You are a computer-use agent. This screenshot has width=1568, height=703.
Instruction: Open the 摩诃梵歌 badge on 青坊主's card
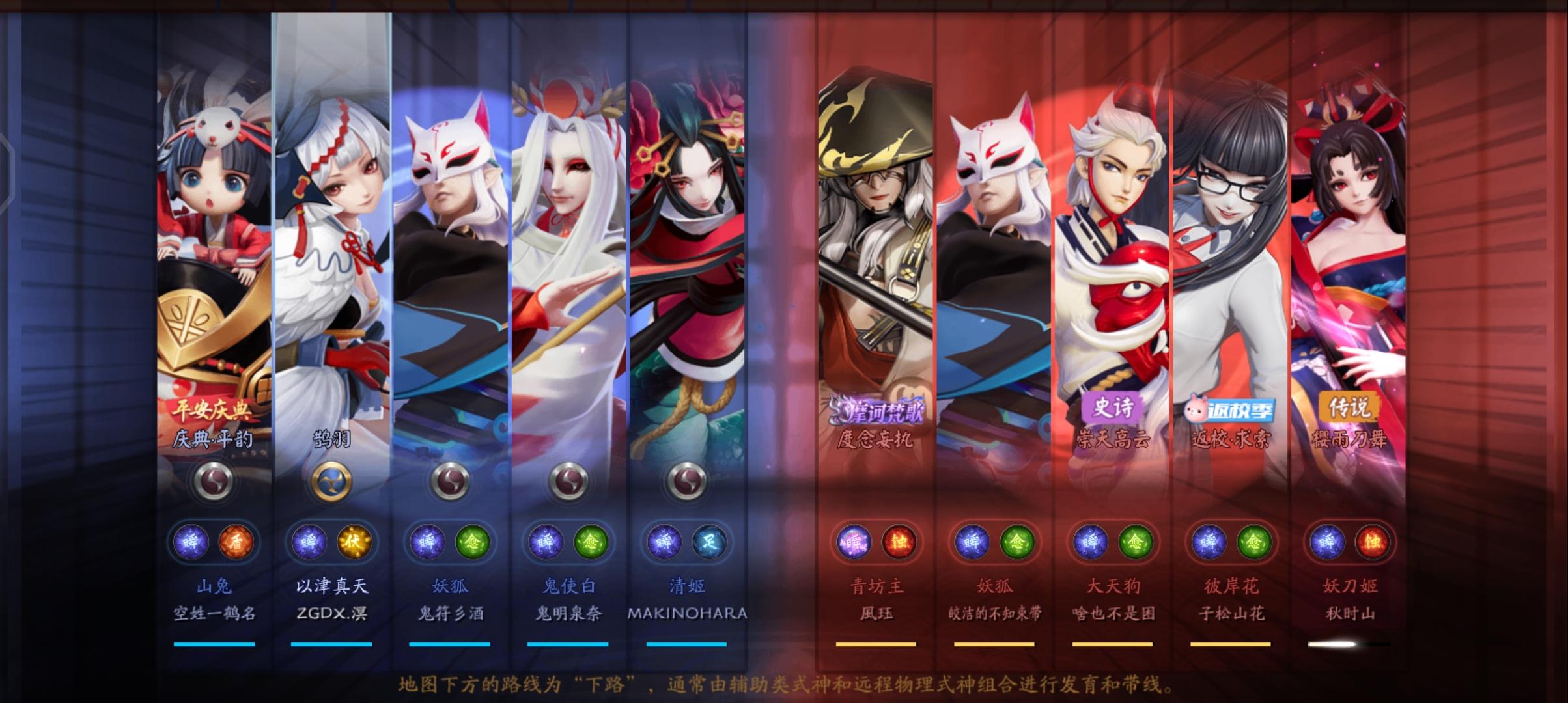tap(876, 409)
